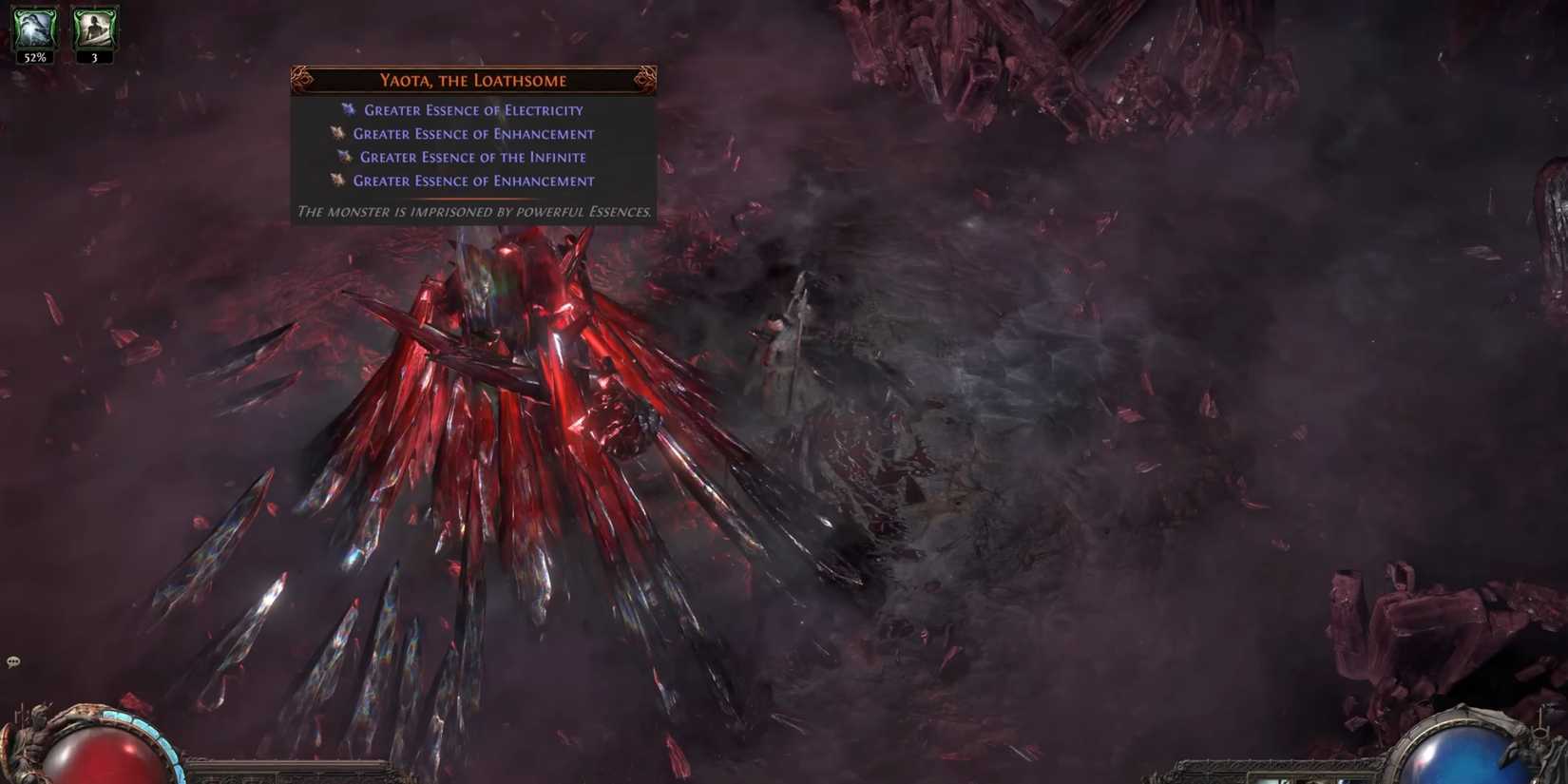Click the imprisoned-by-Essences description text

pyautogui.click(x=473, y=213)
